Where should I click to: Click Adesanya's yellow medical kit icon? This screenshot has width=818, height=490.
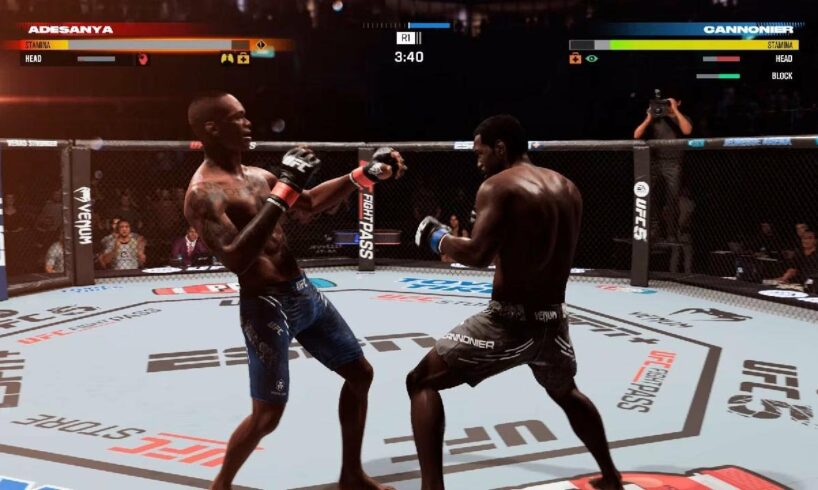click(x=243, y=59)
